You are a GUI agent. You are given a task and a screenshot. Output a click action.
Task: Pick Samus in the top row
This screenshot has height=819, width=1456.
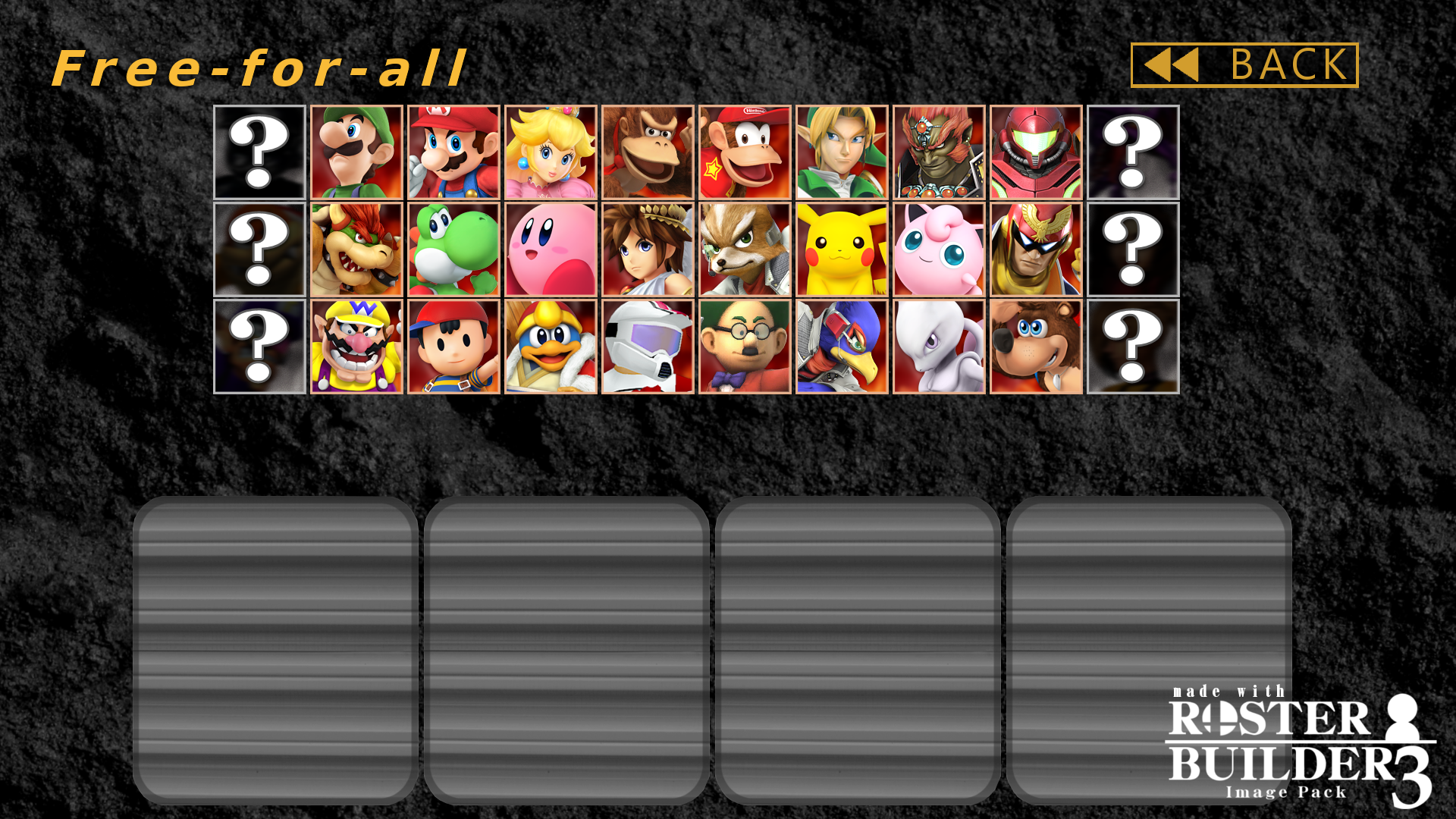[1034, 152]
